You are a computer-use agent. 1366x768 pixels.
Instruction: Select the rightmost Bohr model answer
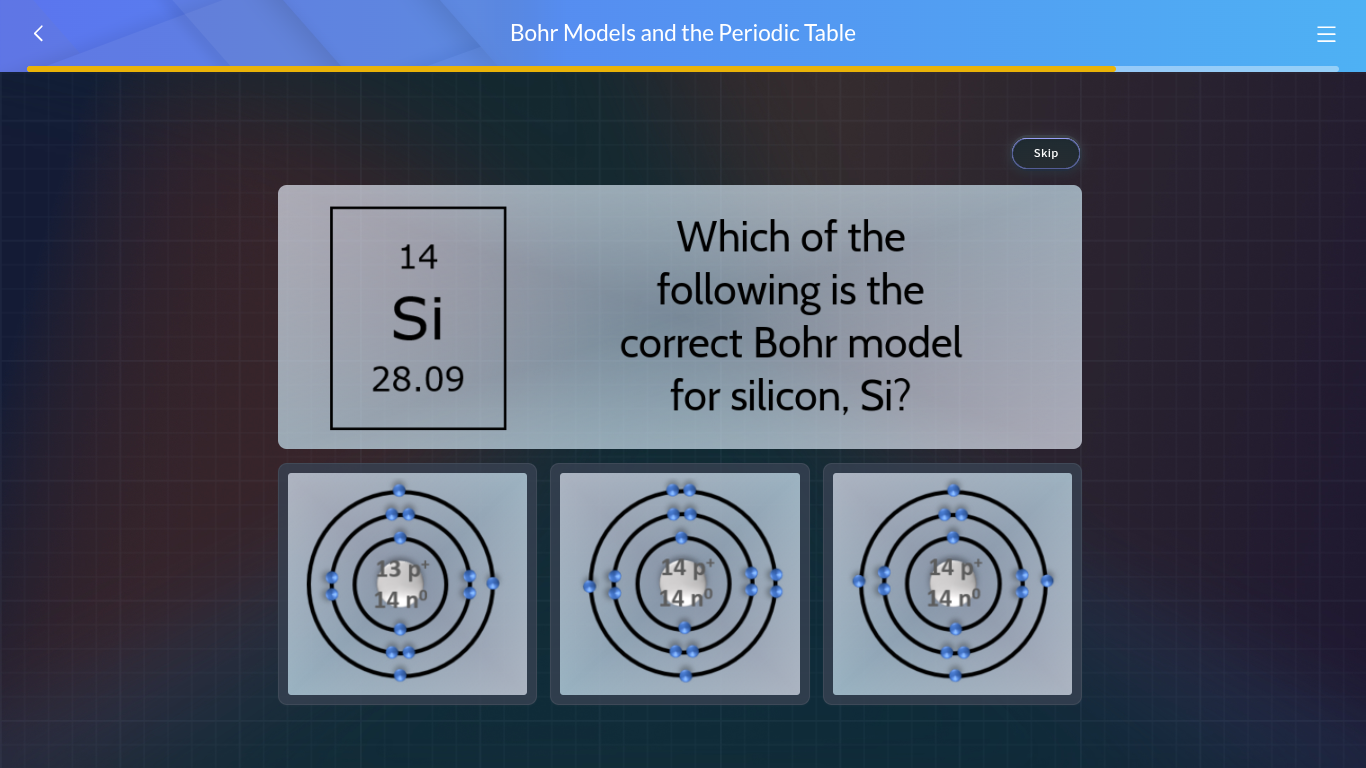(x=952, y=583)
